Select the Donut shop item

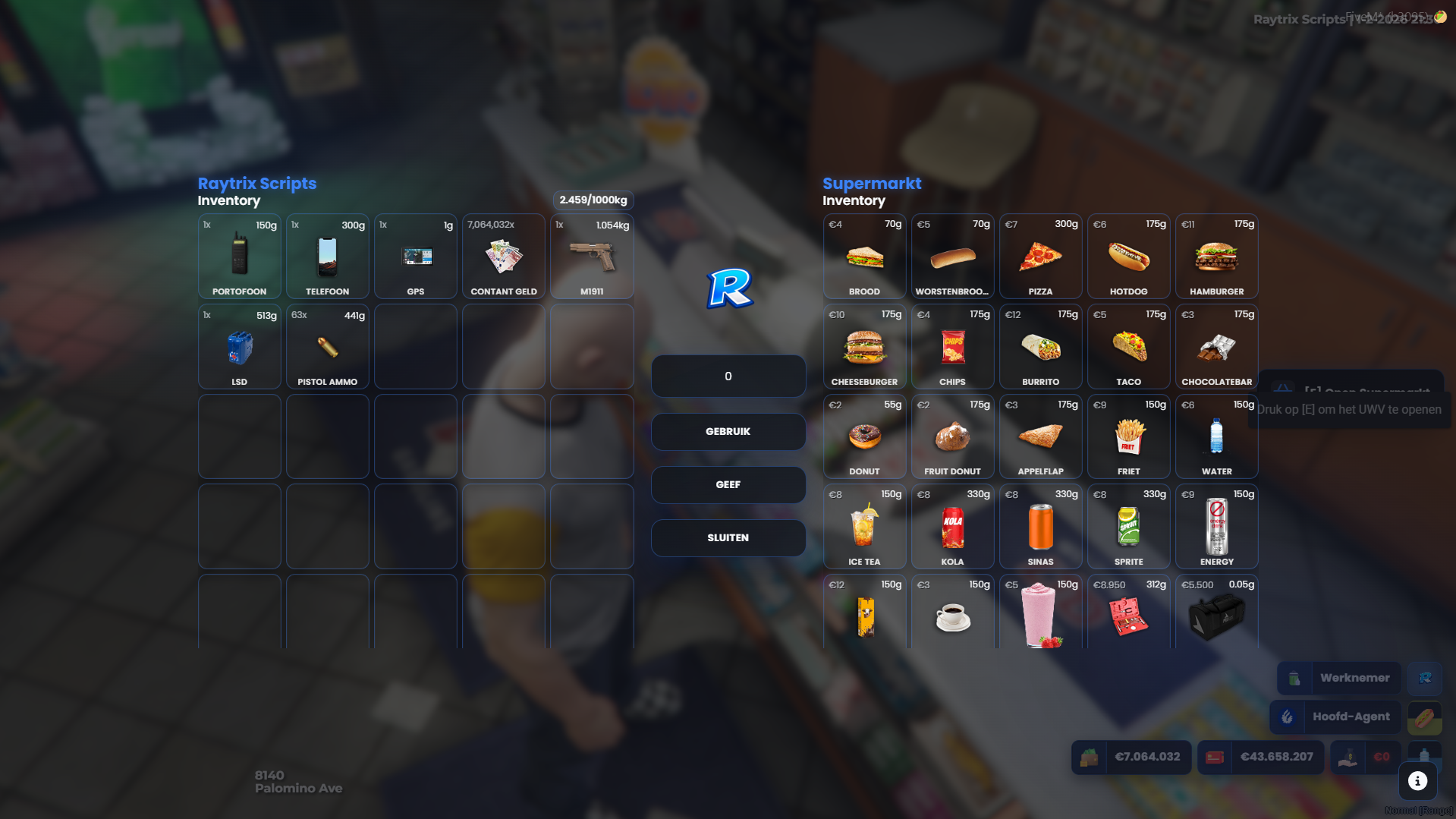pyautogui.click(x=864, y=436)
